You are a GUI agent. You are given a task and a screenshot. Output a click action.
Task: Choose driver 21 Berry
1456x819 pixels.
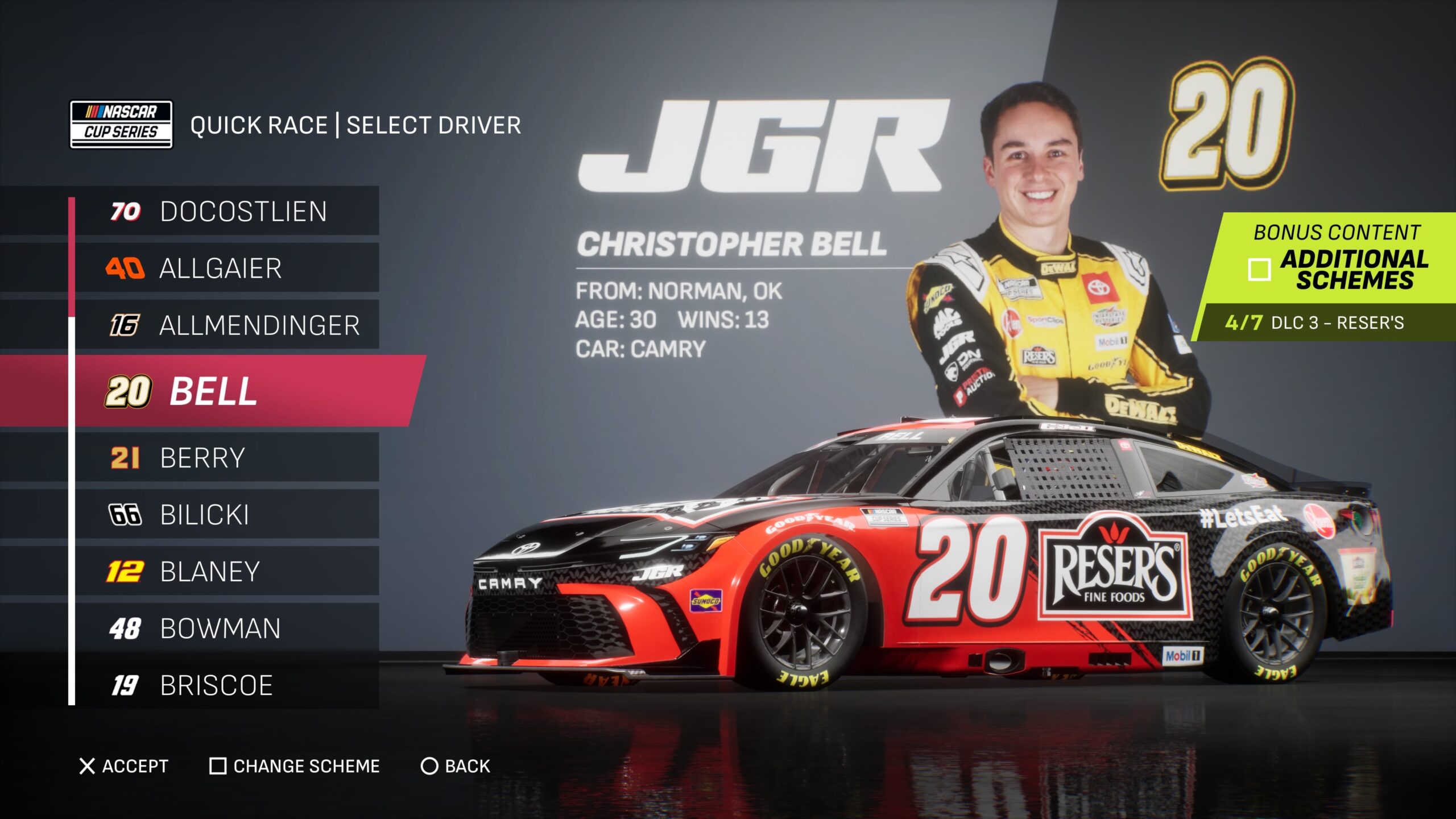tap(227, 458)
